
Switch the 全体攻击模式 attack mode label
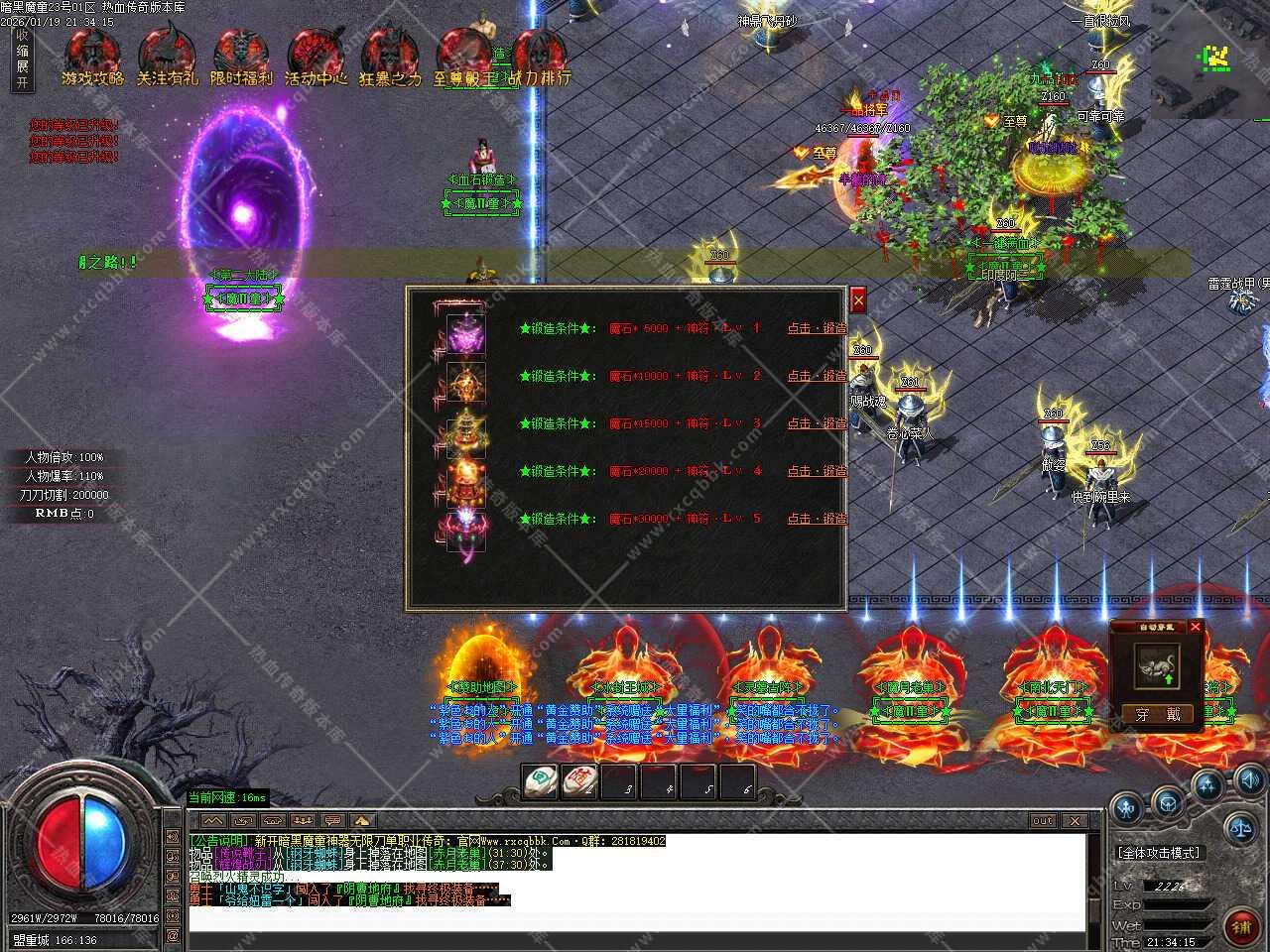(1158, 853)
